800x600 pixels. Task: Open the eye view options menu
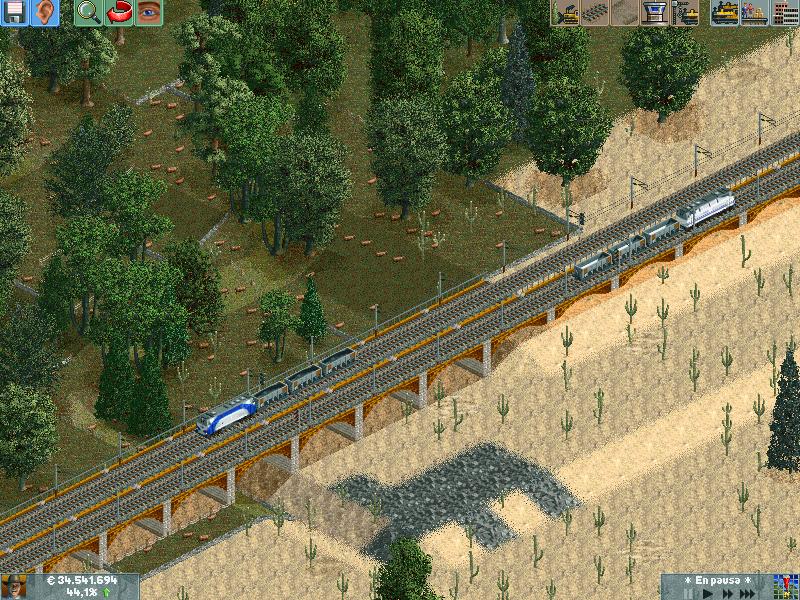[x=148, y=12]
